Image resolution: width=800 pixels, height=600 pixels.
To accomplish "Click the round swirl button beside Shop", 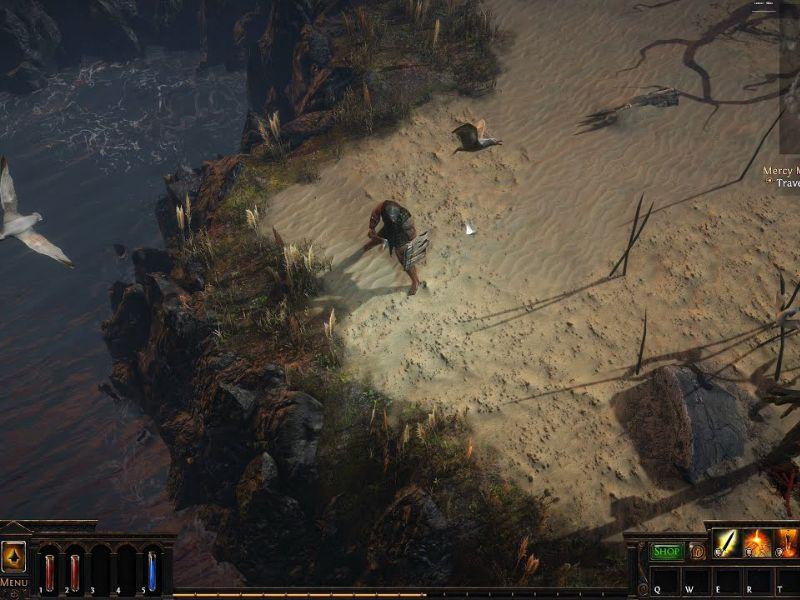I will click(697, 551).
